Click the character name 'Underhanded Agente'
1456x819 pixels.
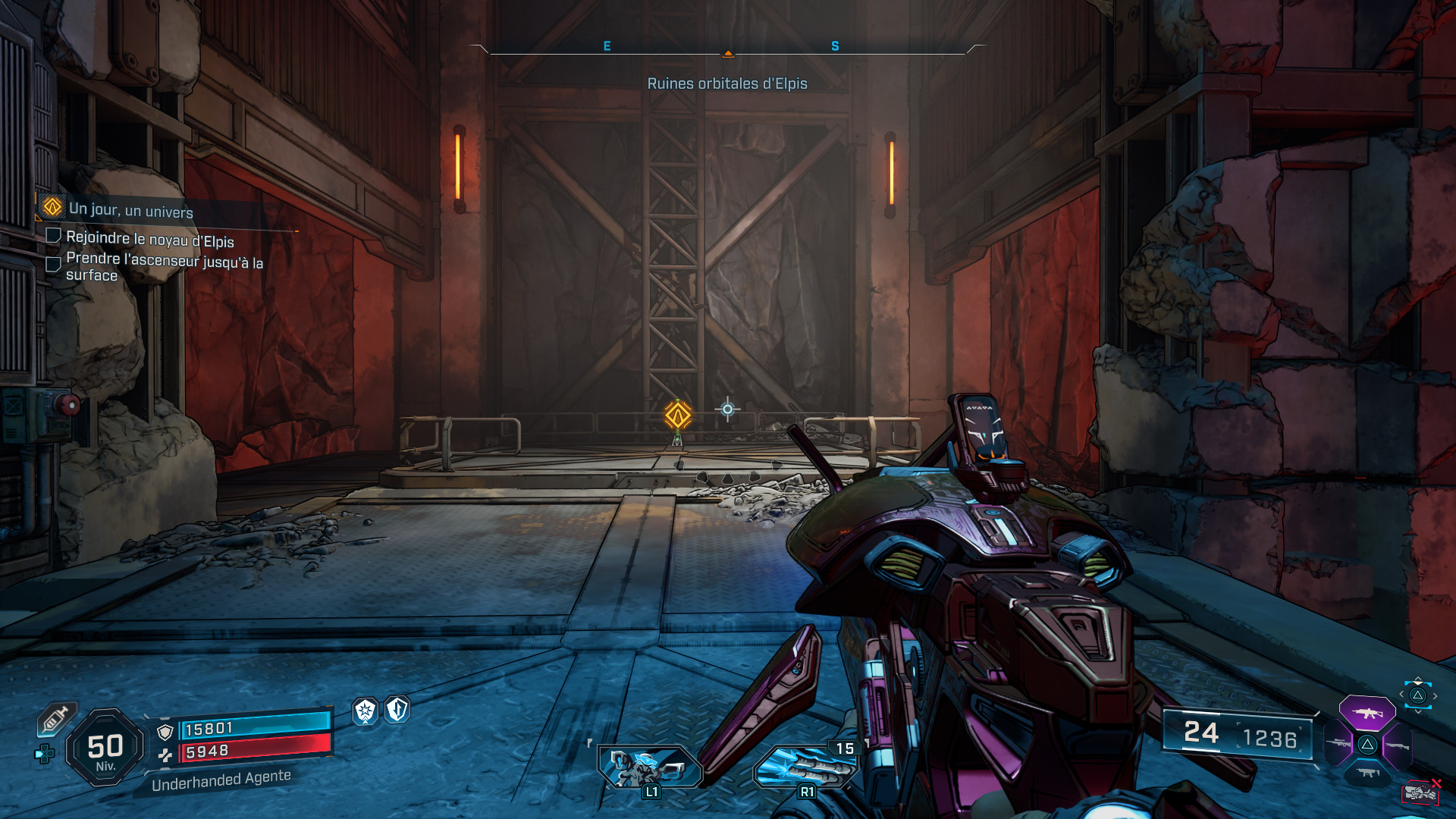click(x=221, y=776)
